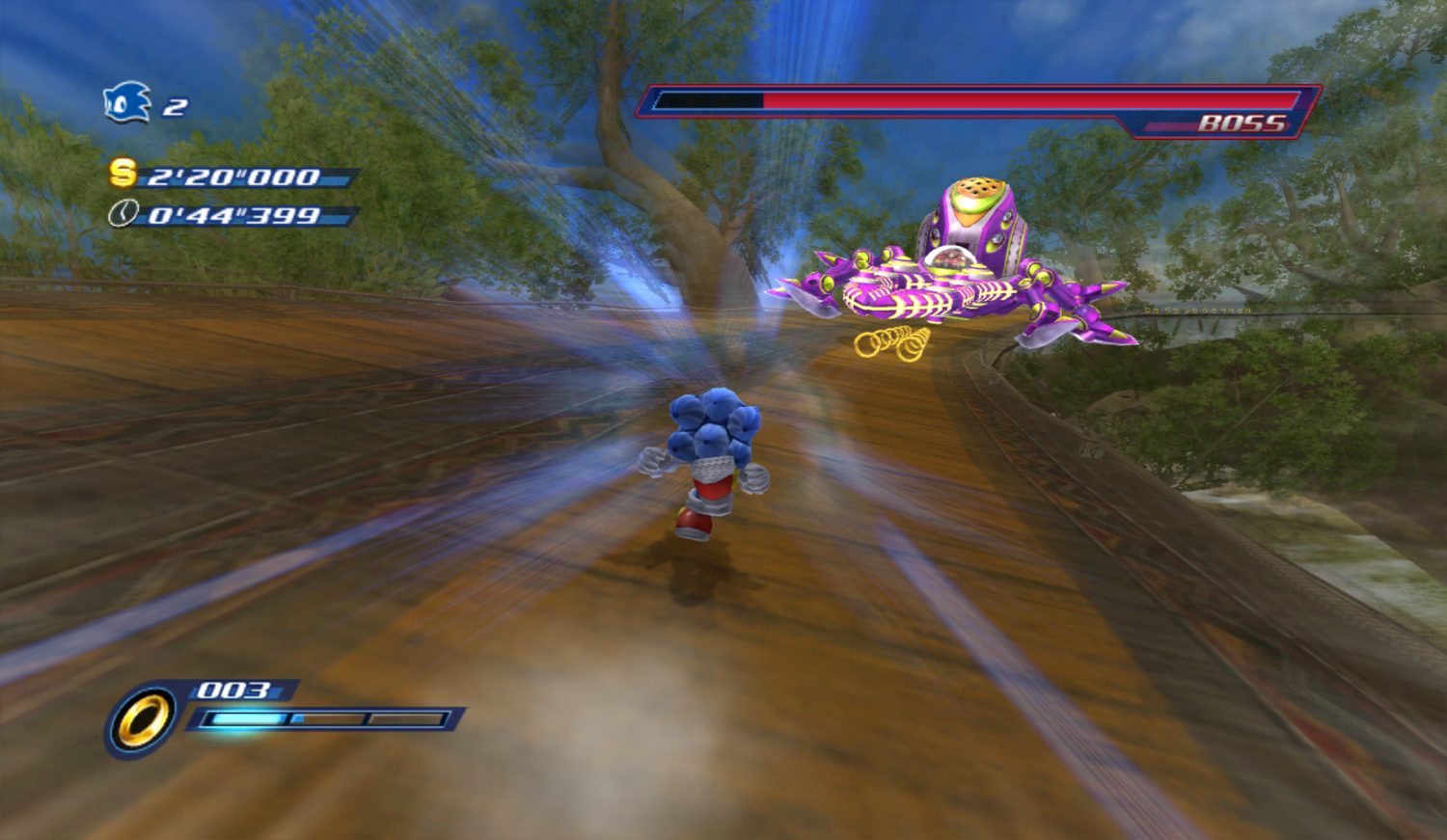Expand the ring count 003 panel

pos(232,691)
